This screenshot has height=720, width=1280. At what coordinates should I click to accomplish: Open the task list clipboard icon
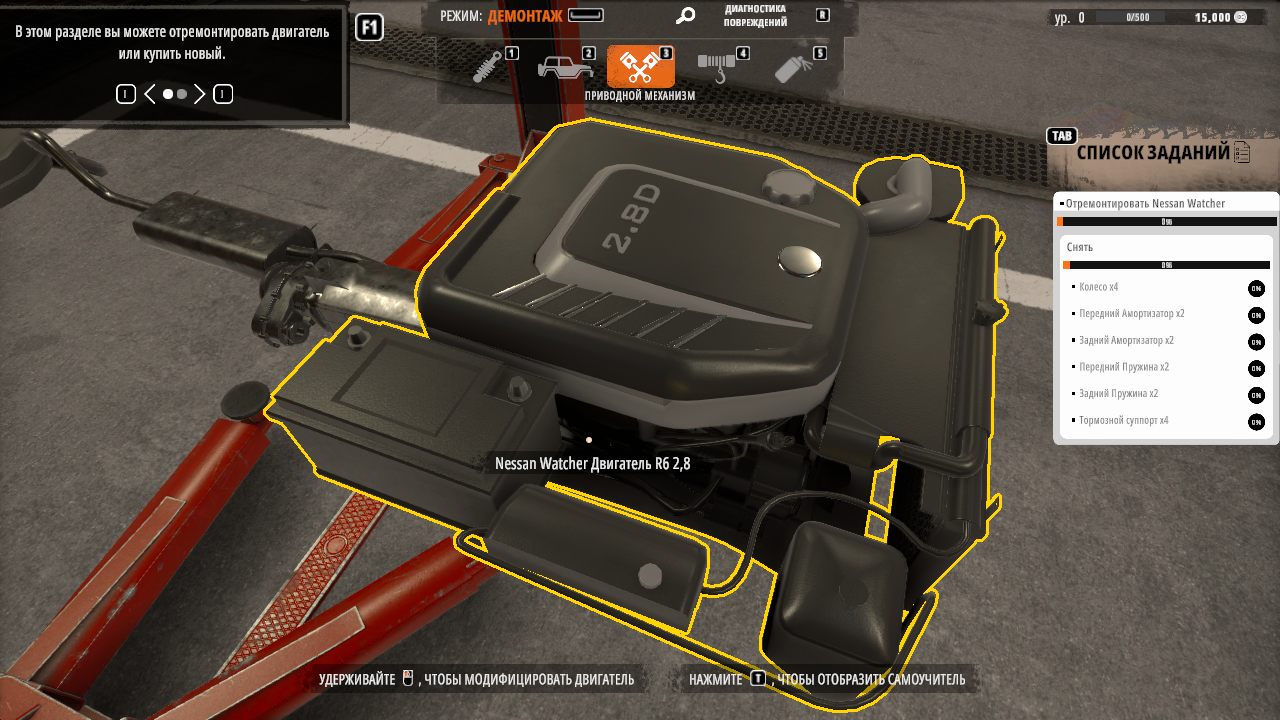click(x=1242, y=153)
